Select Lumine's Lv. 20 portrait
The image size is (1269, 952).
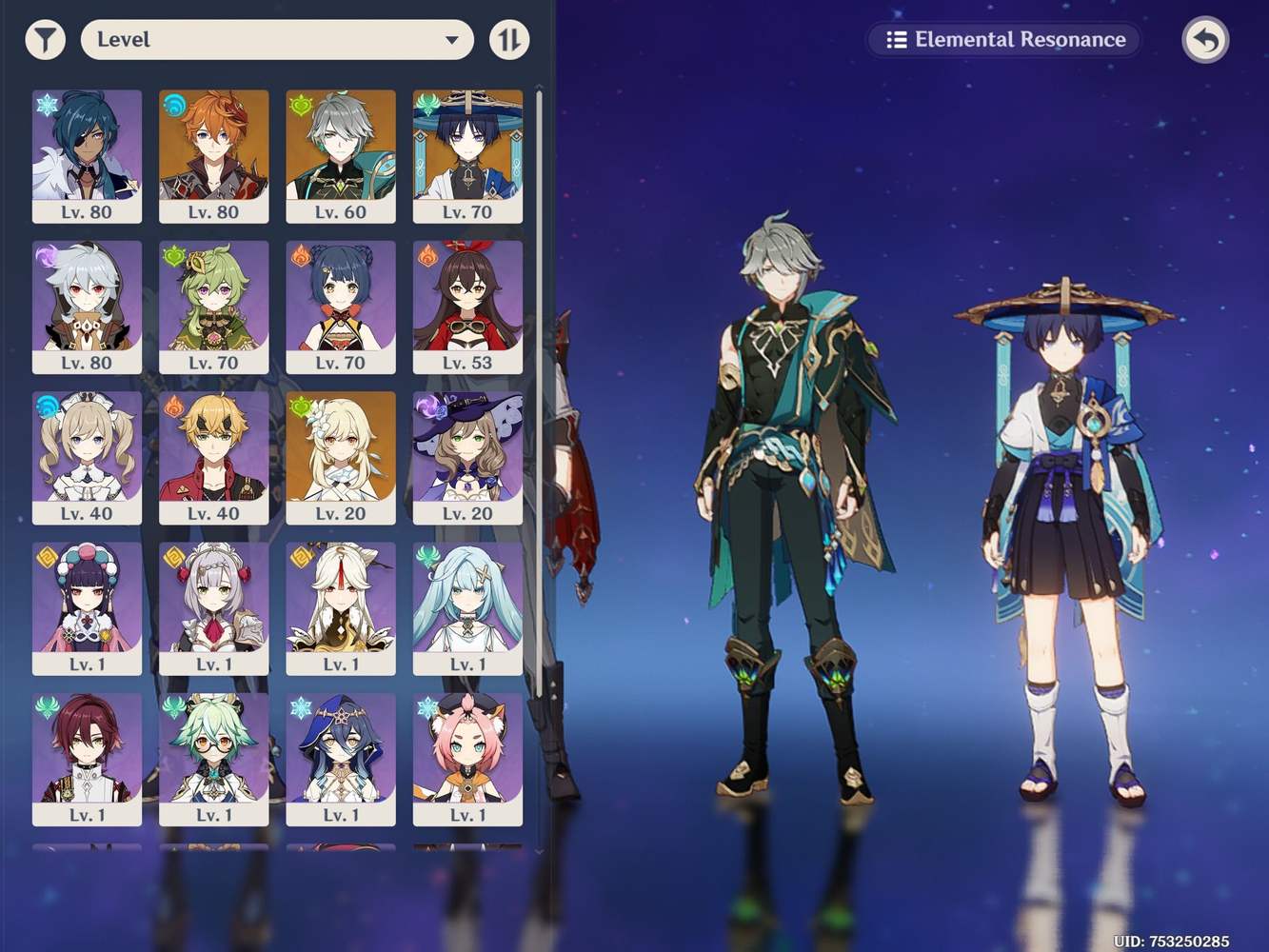[x=341, y=455]
